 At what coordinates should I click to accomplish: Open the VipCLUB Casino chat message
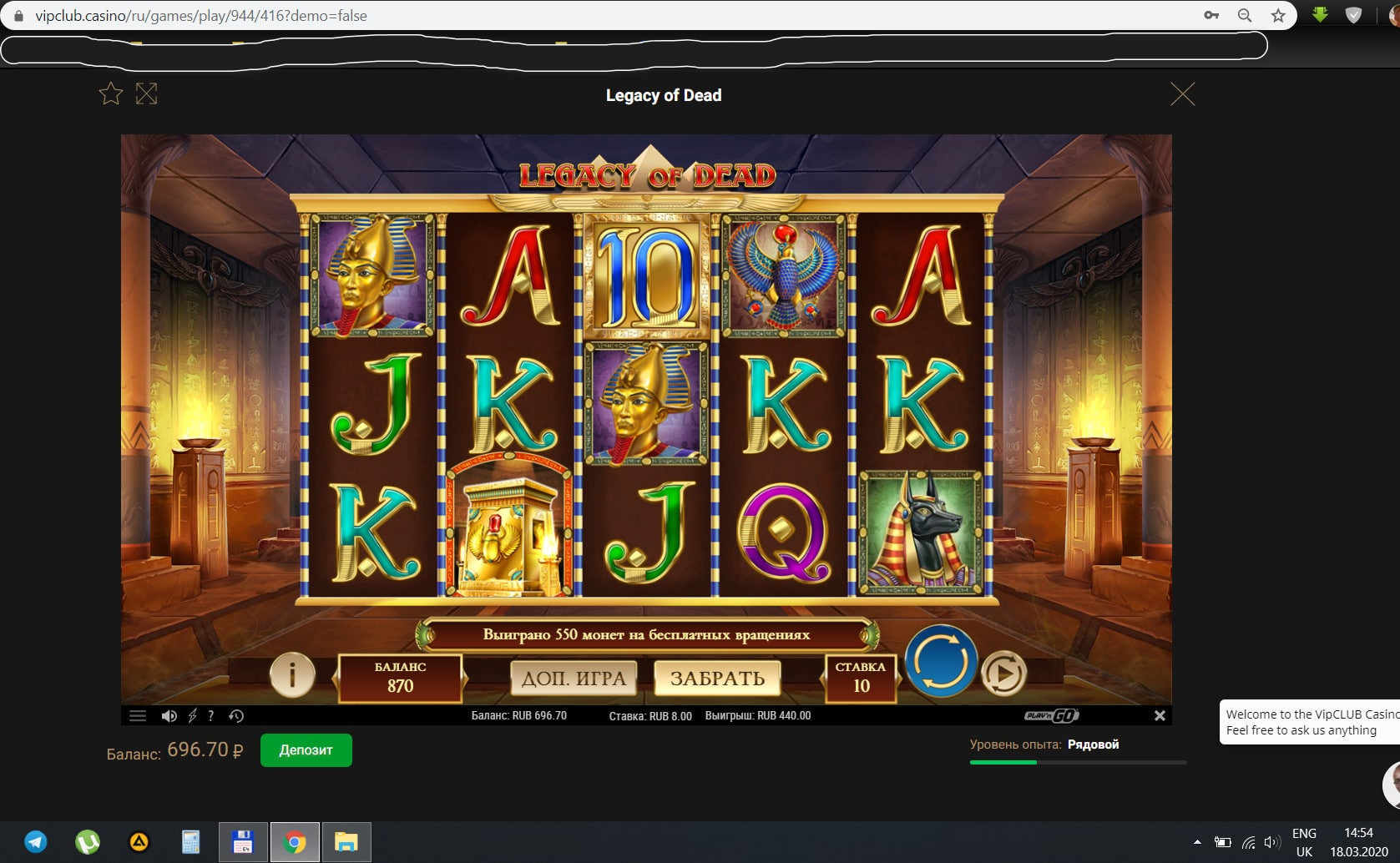1308,722
